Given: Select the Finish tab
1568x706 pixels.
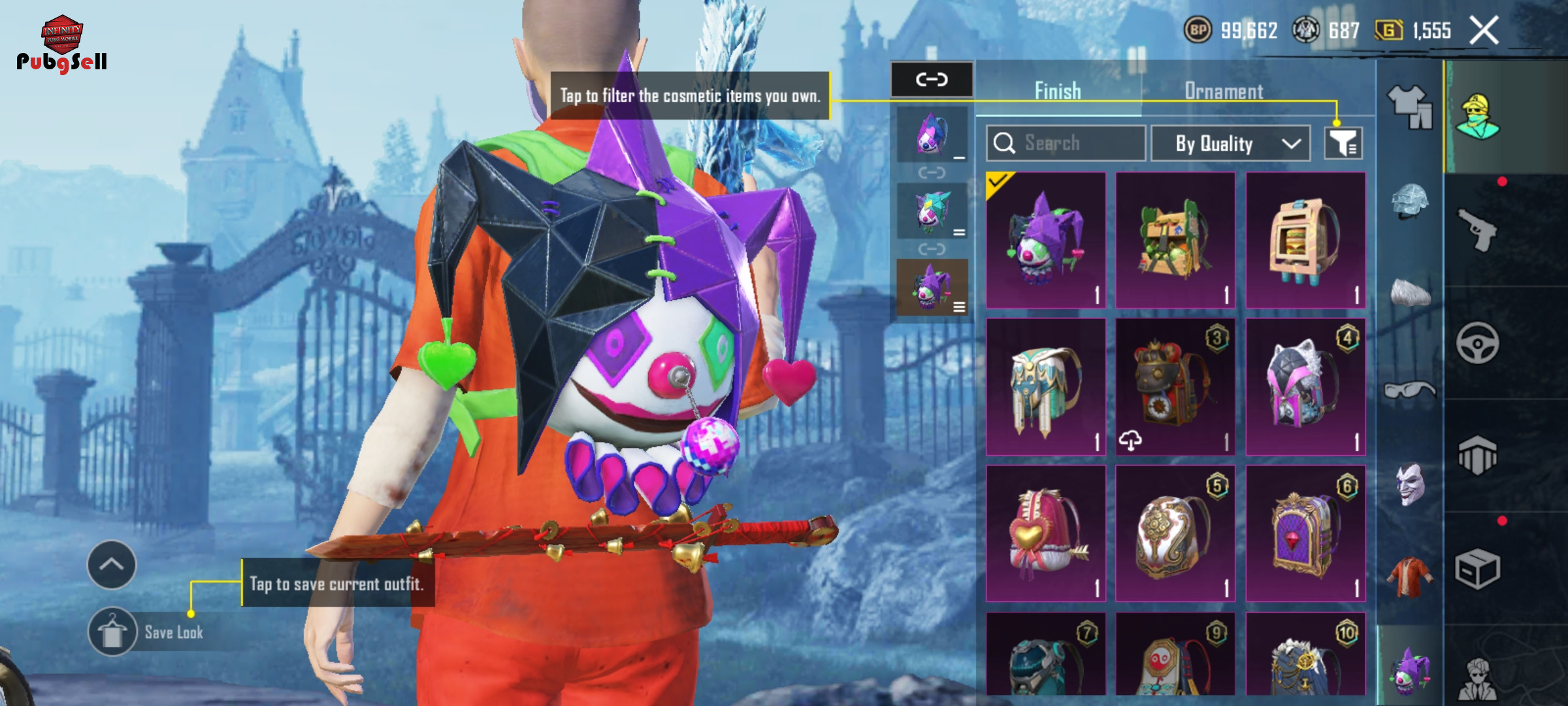Looking at the screenshot, I should [x=1058, y=92].
